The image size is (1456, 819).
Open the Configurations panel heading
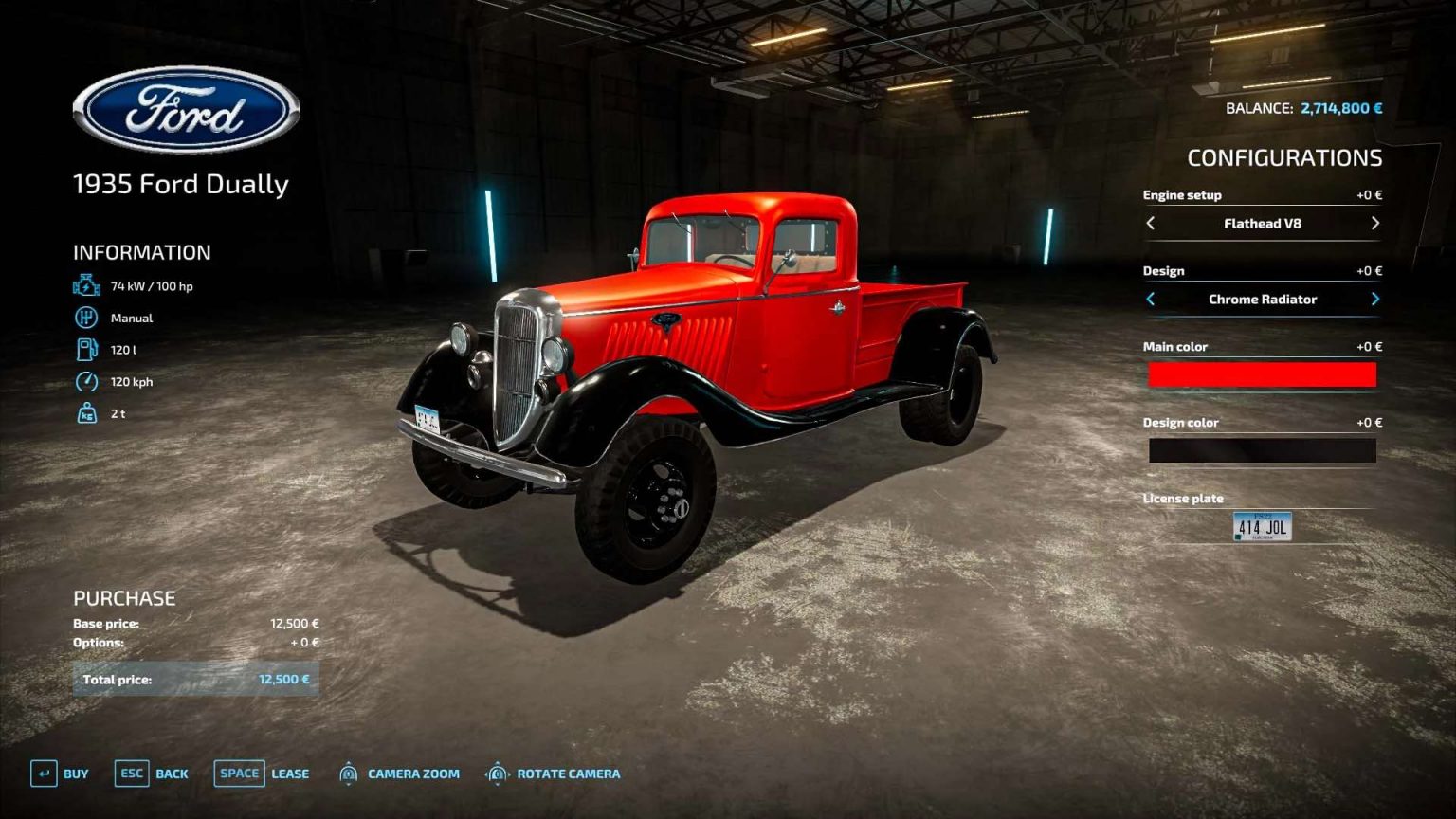[x=1286, y=155]
